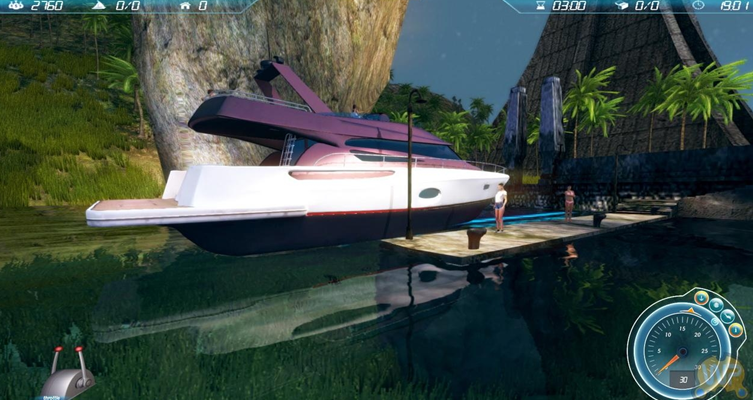The image size is (753, 400).
Task: Click the down-arrow button beside the speedometer
Action: pos(701,299)
